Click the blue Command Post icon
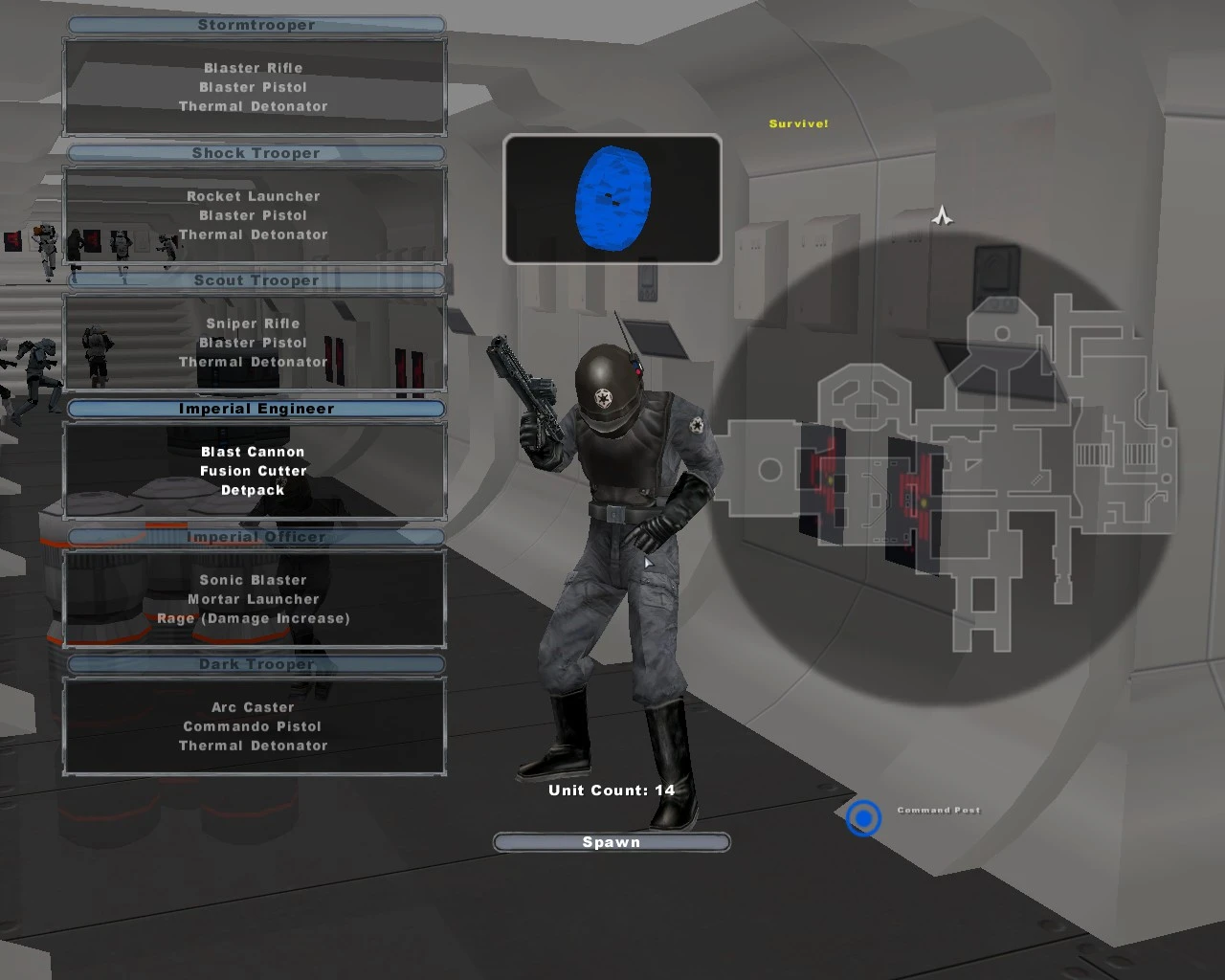 [862, 819]
